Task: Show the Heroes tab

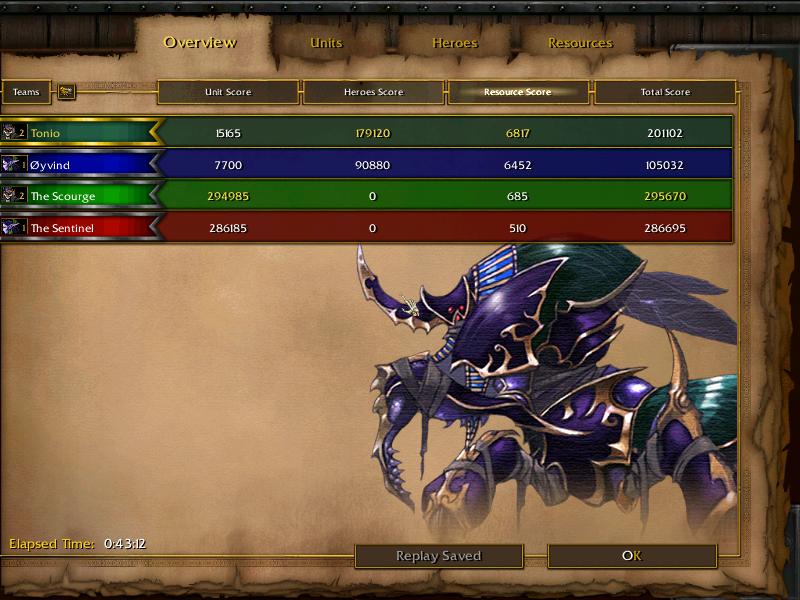Action: click(x=454, y=43)
